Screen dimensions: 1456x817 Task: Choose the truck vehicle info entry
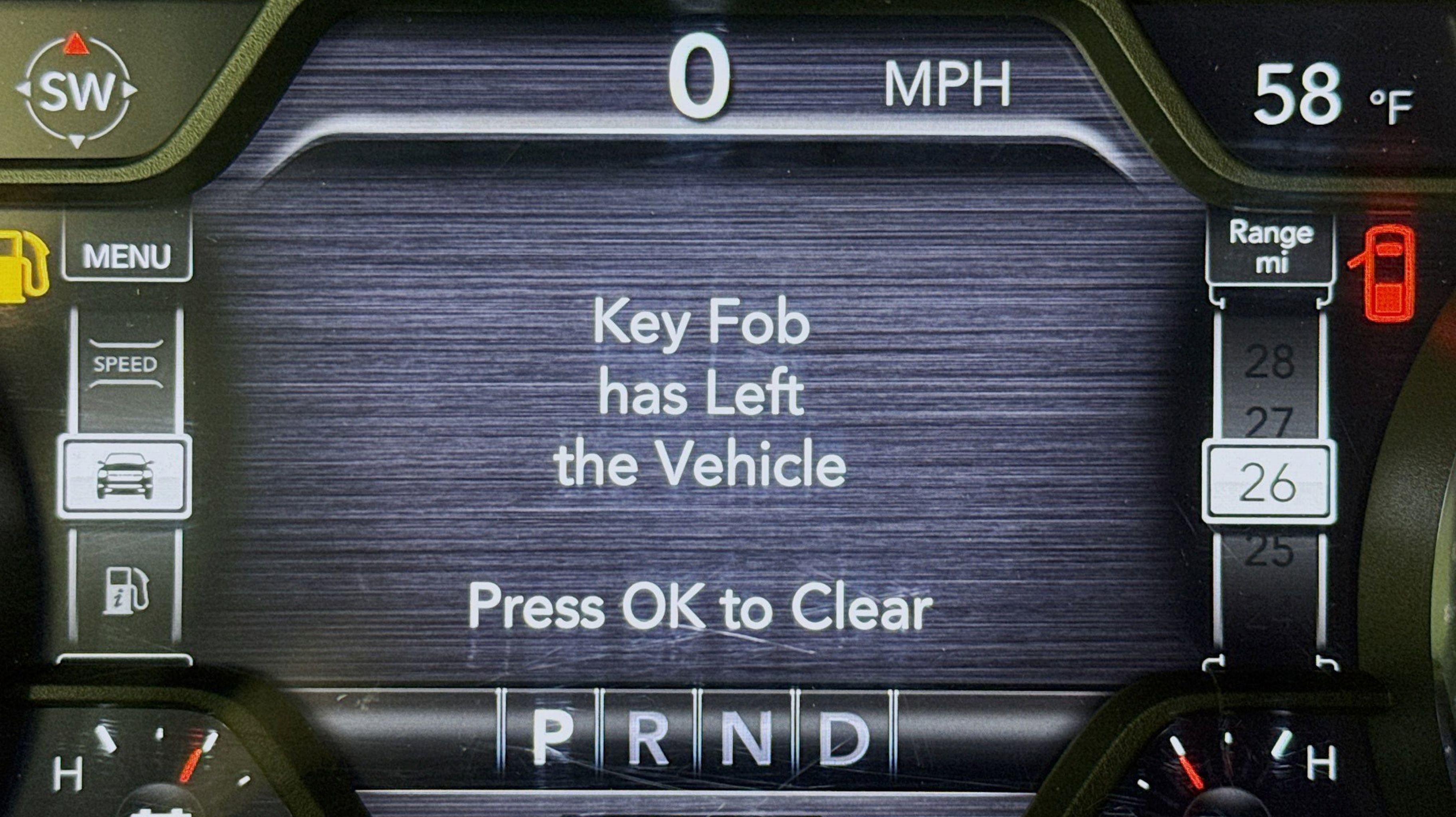(125, 476)
